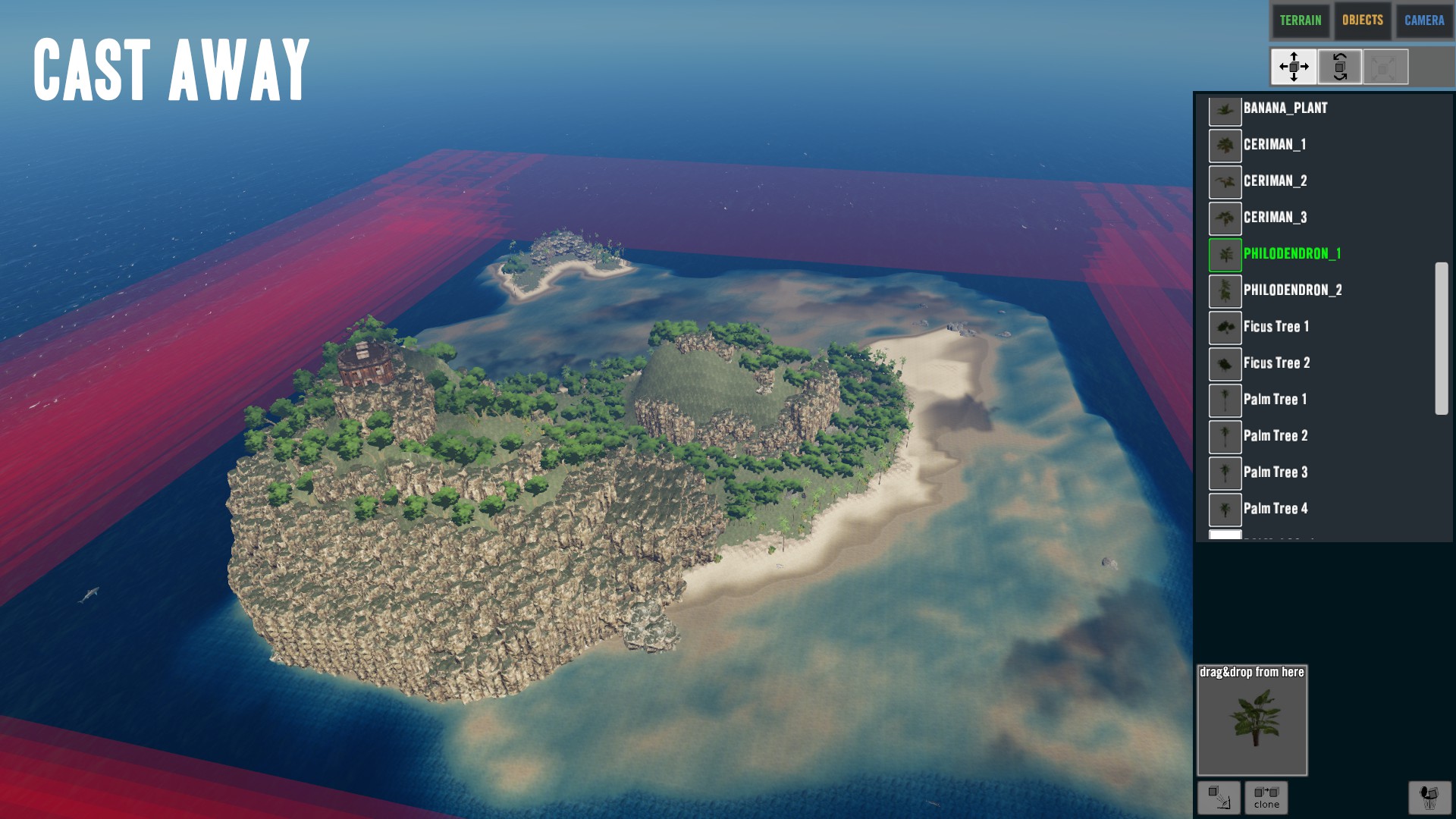Choose PHILODENDRON_2 from the list

[1292, 290]
